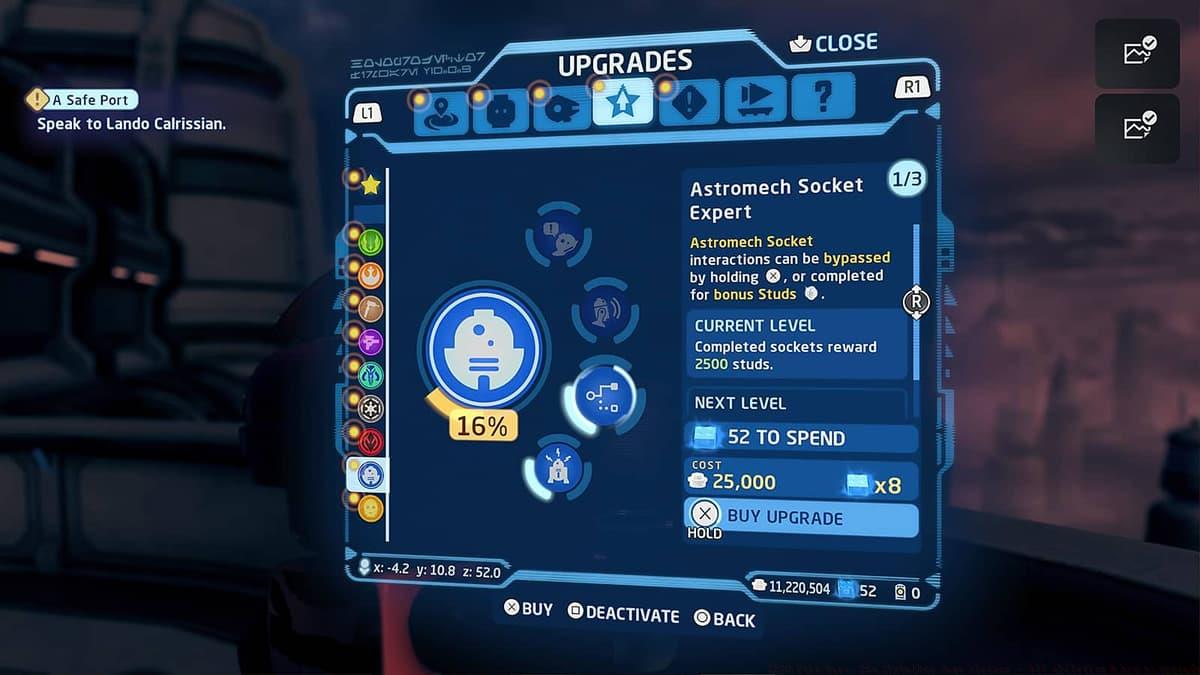Buy the Astromech Socket Expert upgrade
Screen dimensions: 1200x675
point(800,517)
